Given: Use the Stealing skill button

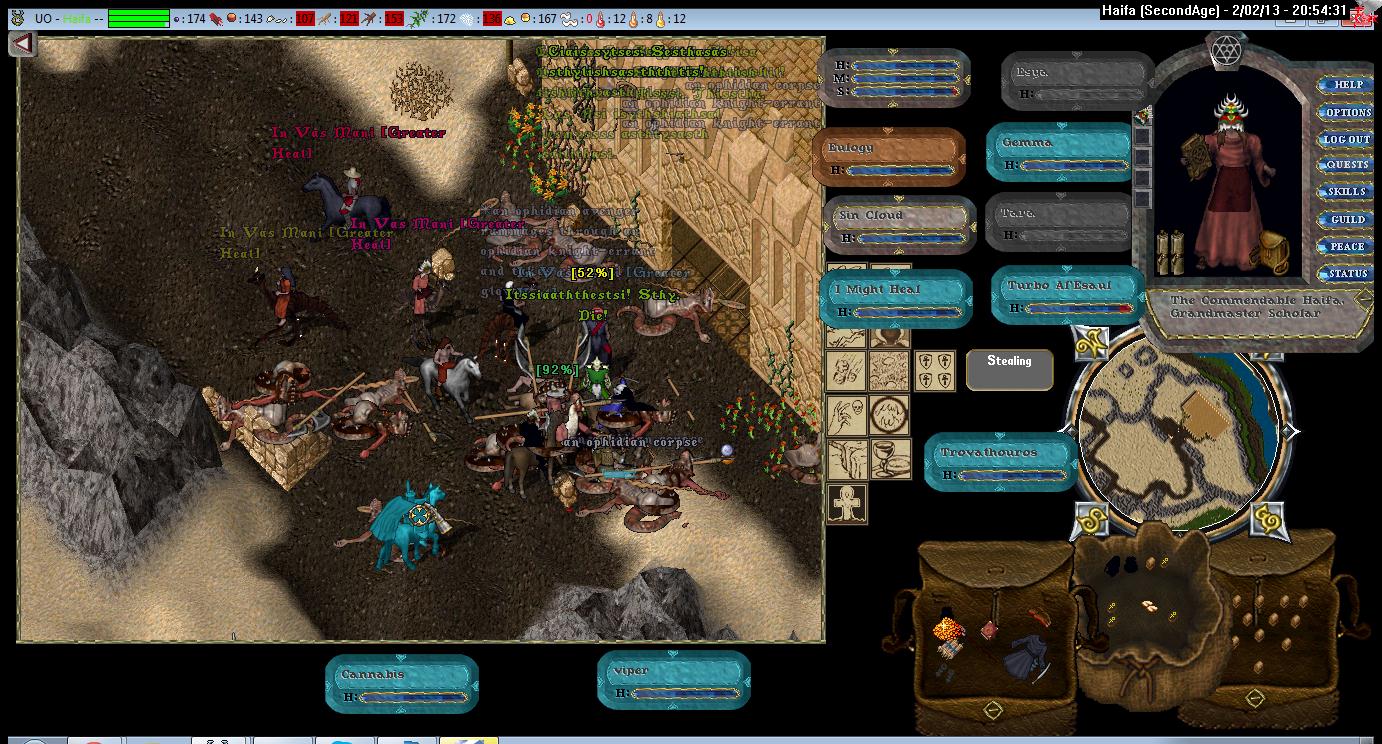Looking at the screenshot, I should 1009,368.
